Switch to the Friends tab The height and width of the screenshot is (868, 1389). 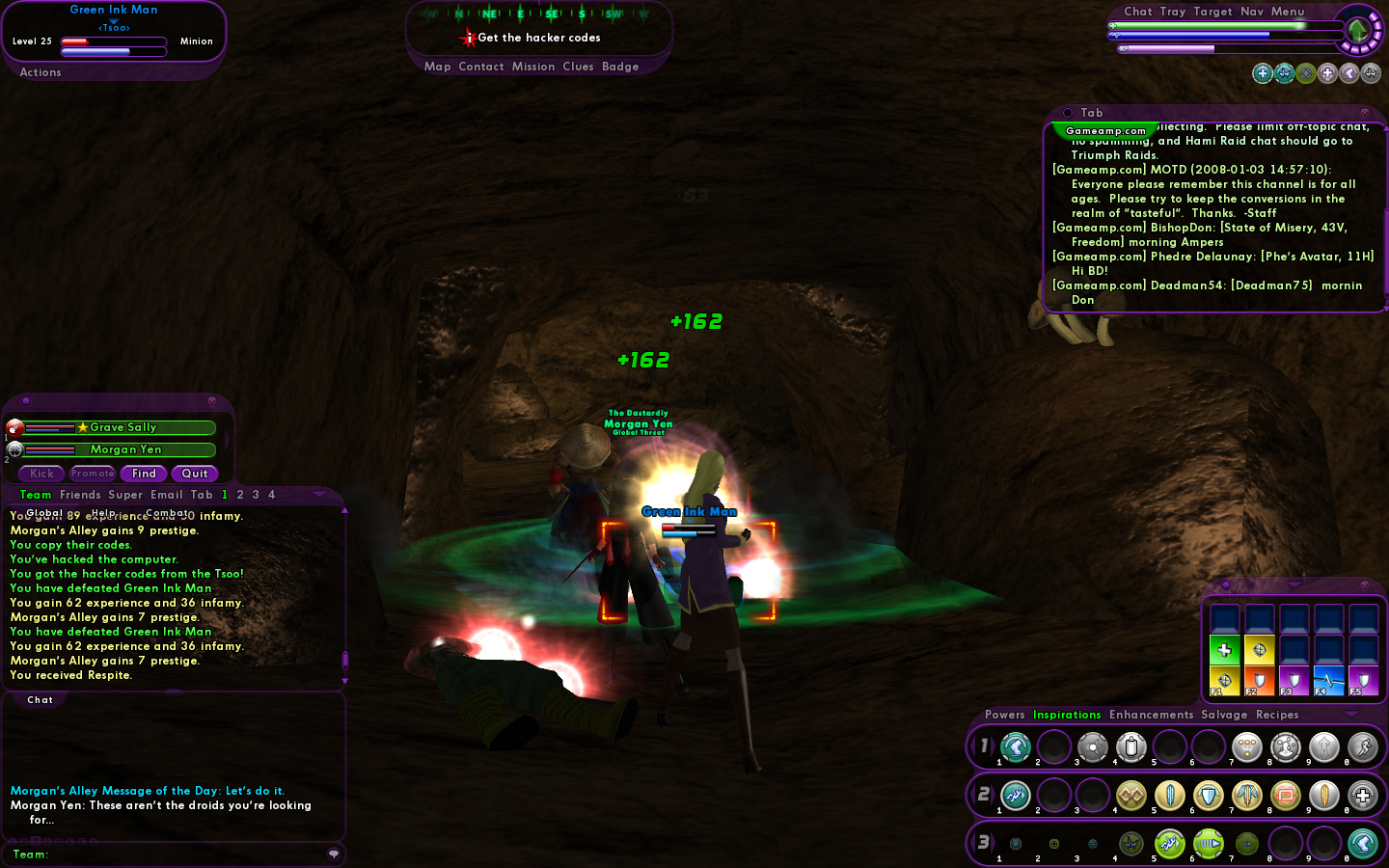point(80,495)
